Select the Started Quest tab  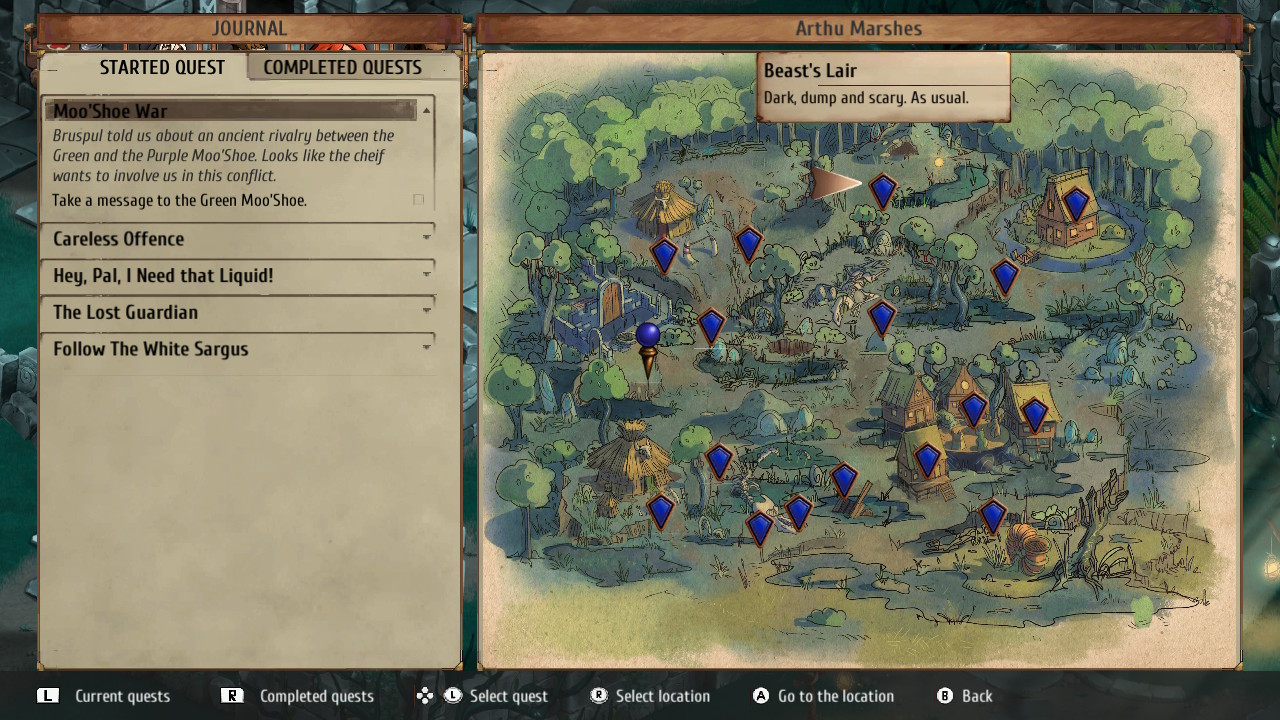click(x=161, y=68)
